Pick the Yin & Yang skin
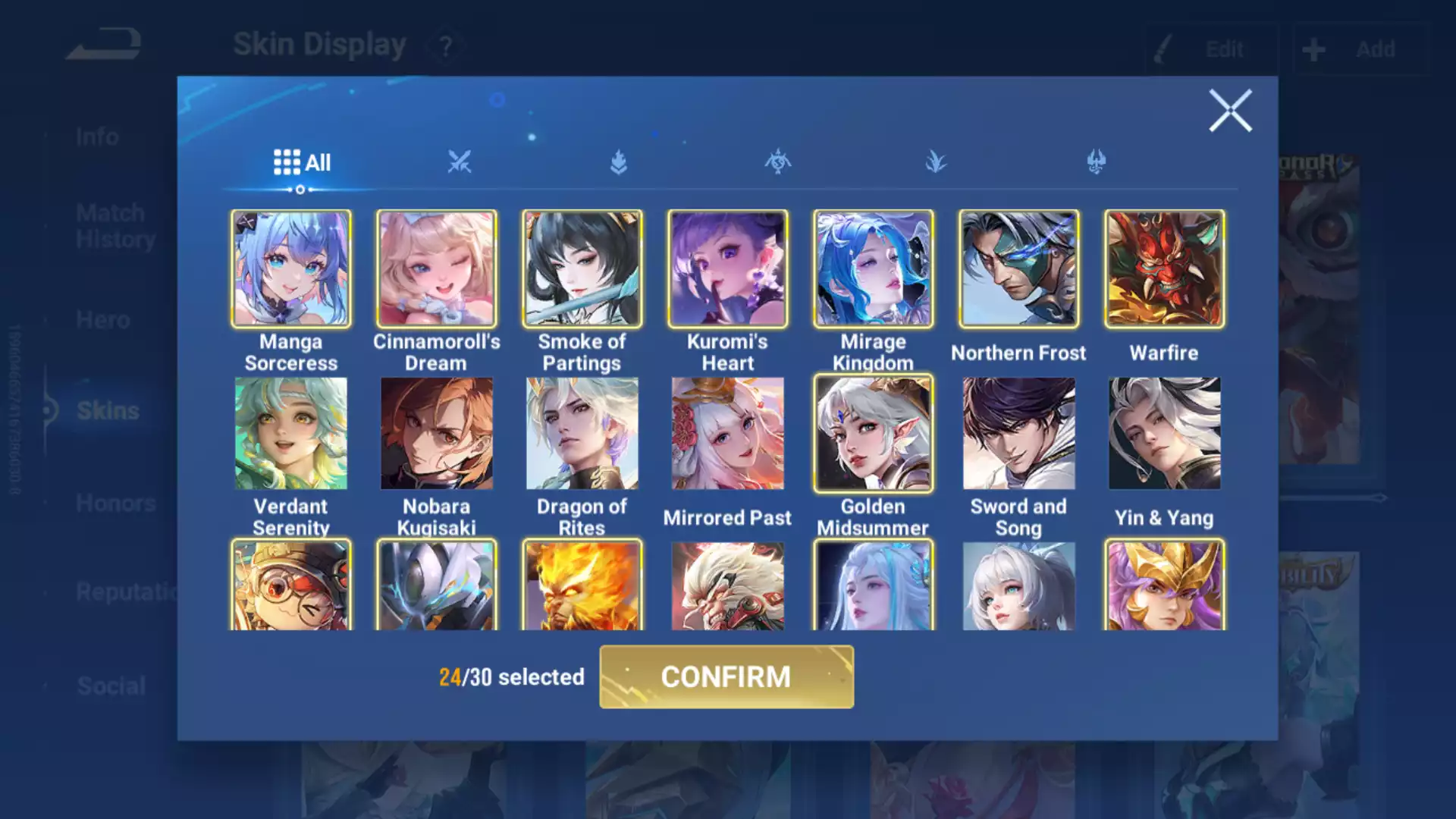Screen dimensions: 1456x819 pyautogui.click(x=1164, y=434)
